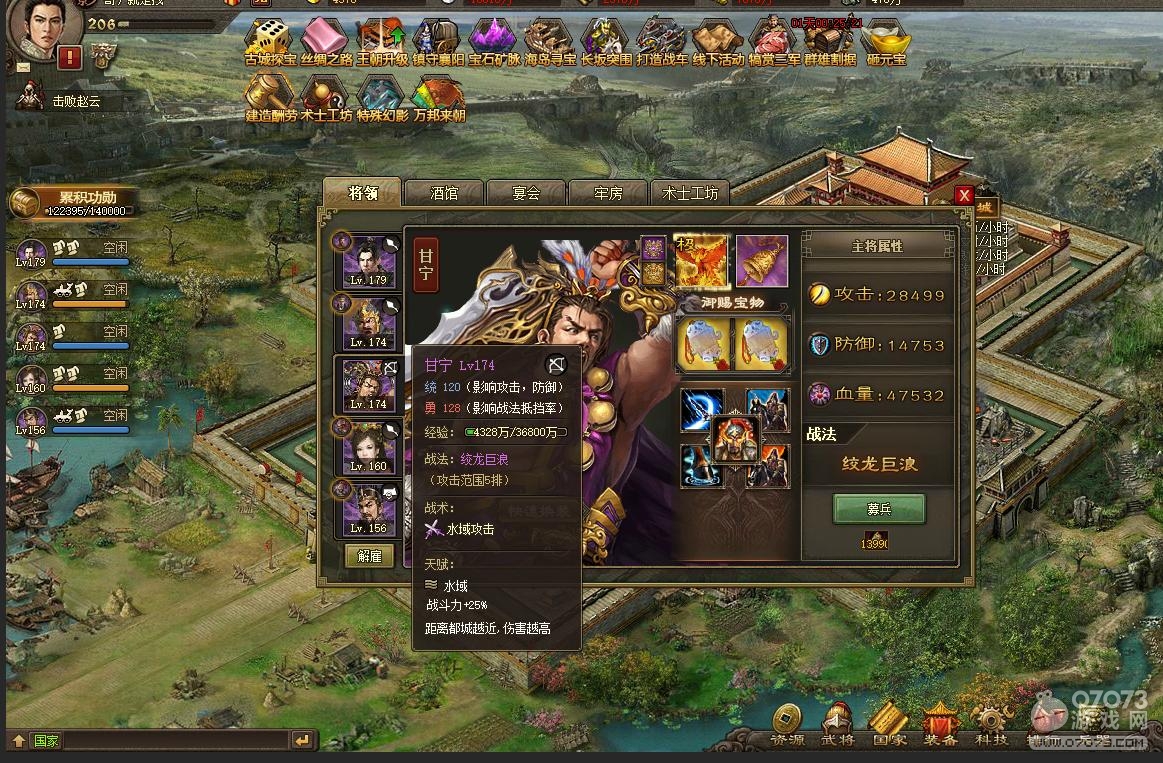Viewport: 1163px width, 763px height.
Task: Select the golden bell equipment slot
Action: [762, 260]
